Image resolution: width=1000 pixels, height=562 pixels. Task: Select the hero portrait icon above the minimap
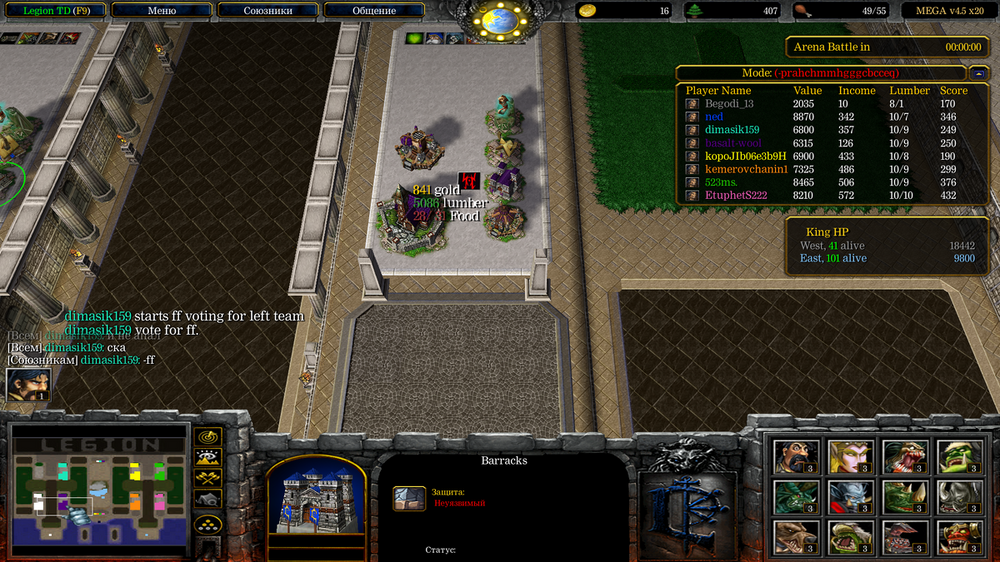pyautogui.click(x=28, y=385)
